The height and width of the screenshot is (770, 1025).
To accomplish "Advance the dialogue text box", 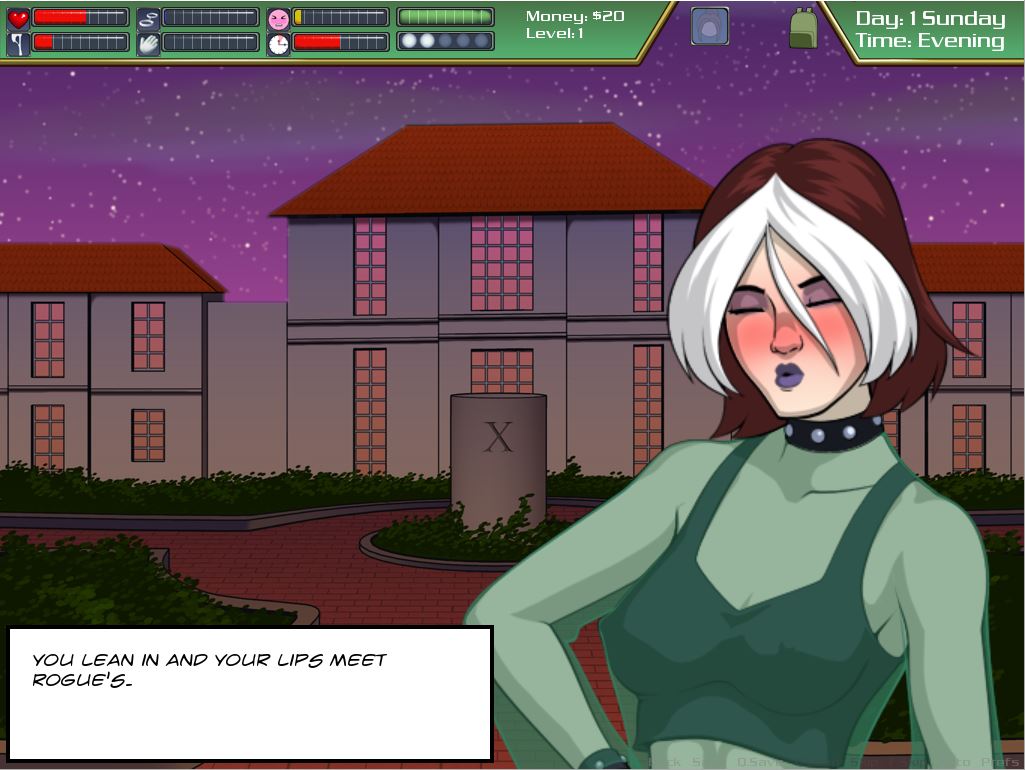I will coord(250,693).
